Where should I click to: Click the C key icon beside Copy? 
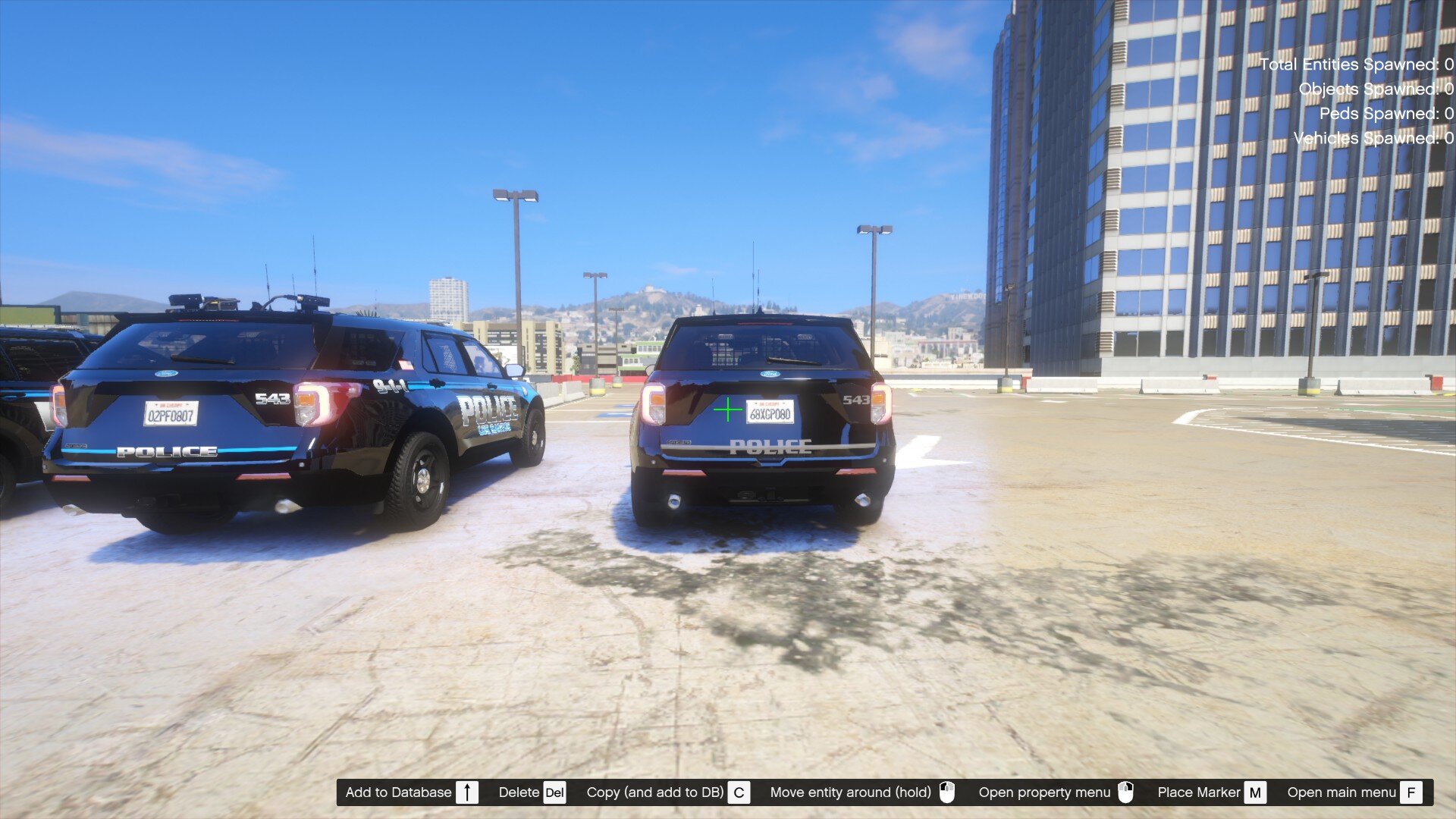click(x=739, y=792)
